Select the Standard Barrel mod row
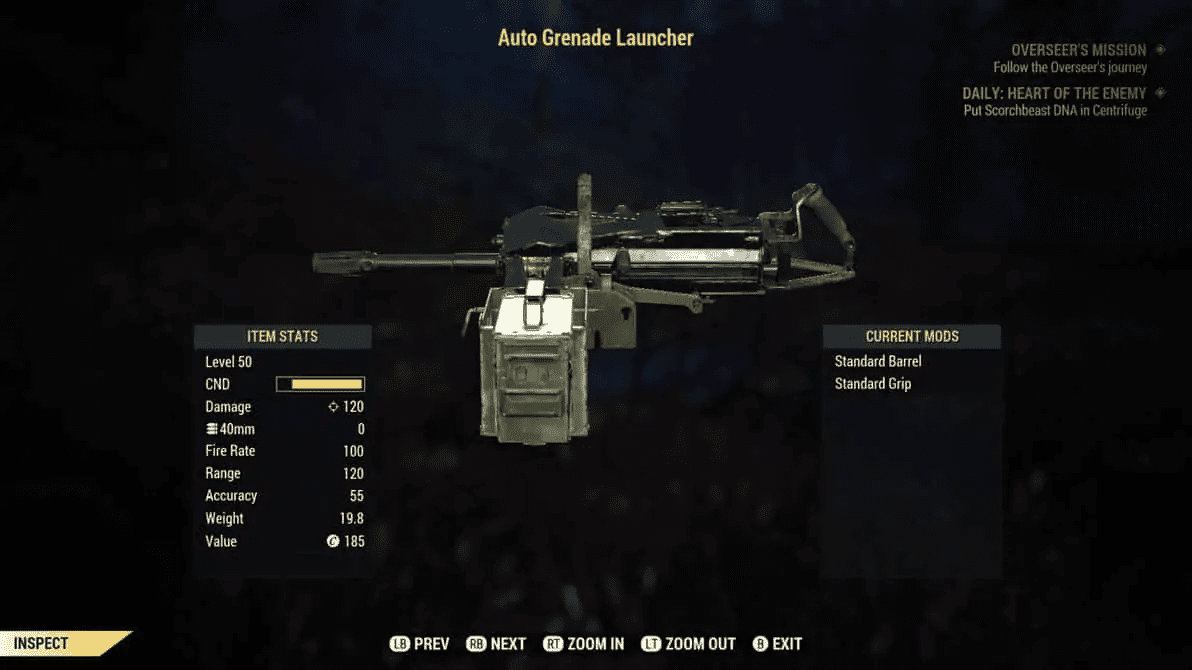 tap(878, 361)
